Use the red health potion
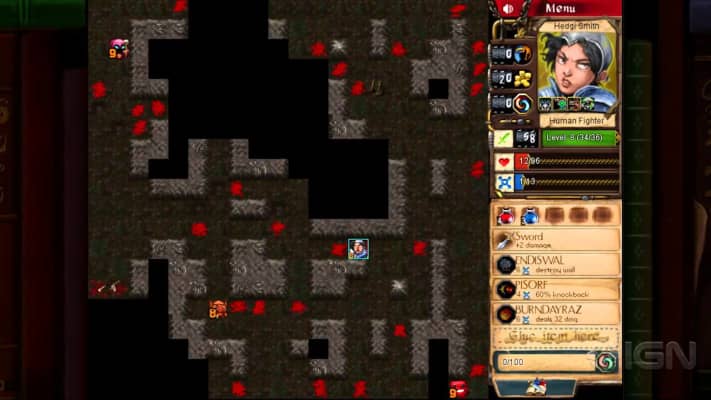The height and width of the screenshot is (400, 711). pos(505,215)
